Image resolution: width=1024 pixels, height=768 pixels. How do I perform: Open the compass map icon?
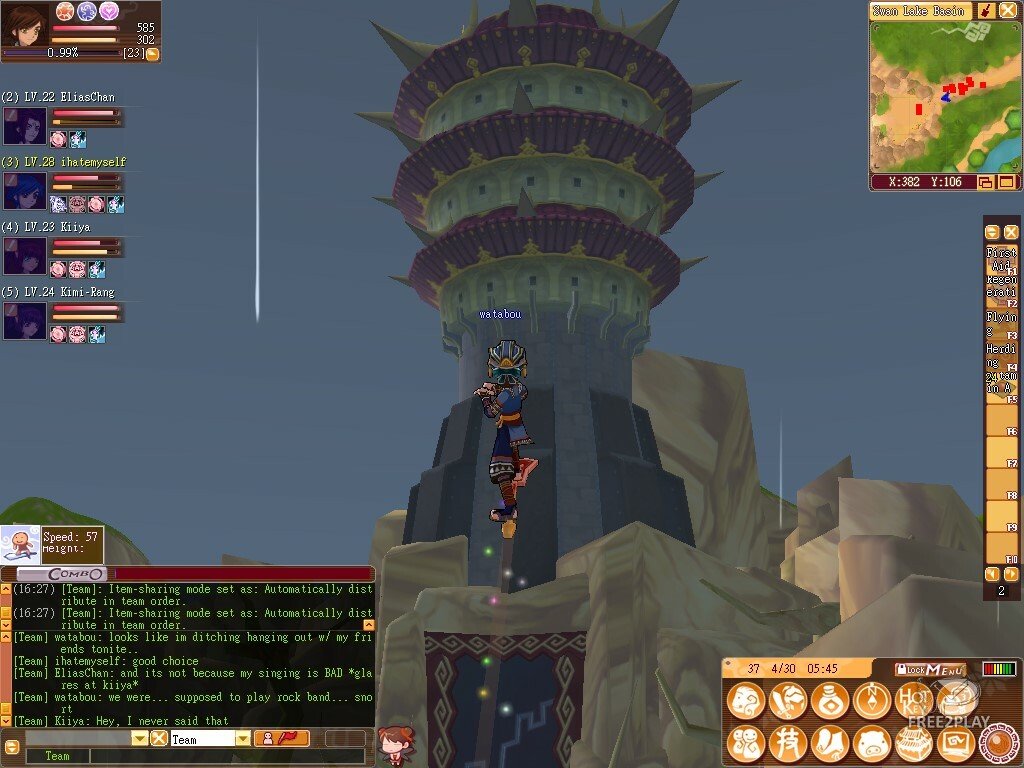point(872,701)
